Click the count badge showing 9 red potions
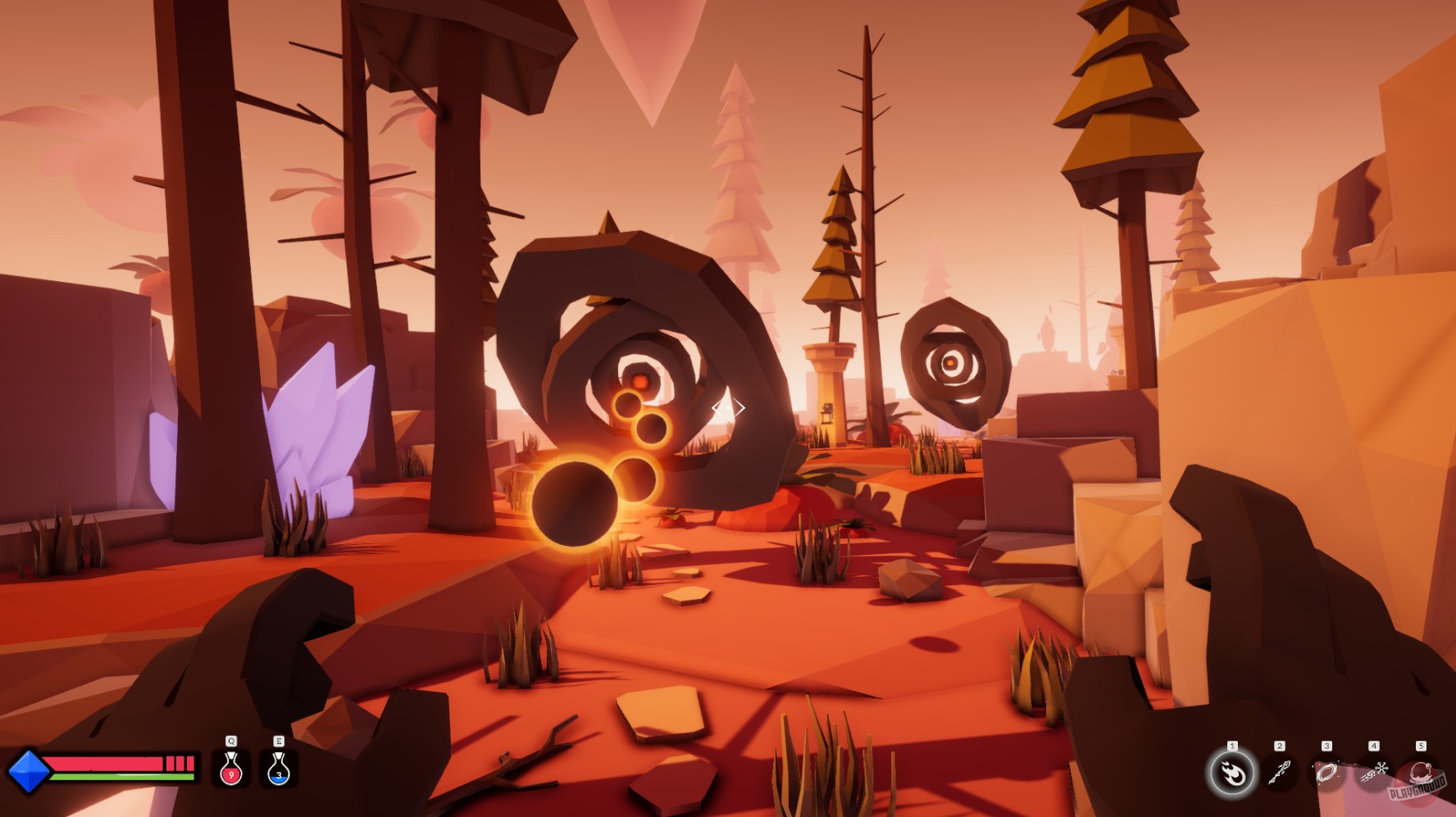Screen dimensions: 1456x817 point(231,775)
